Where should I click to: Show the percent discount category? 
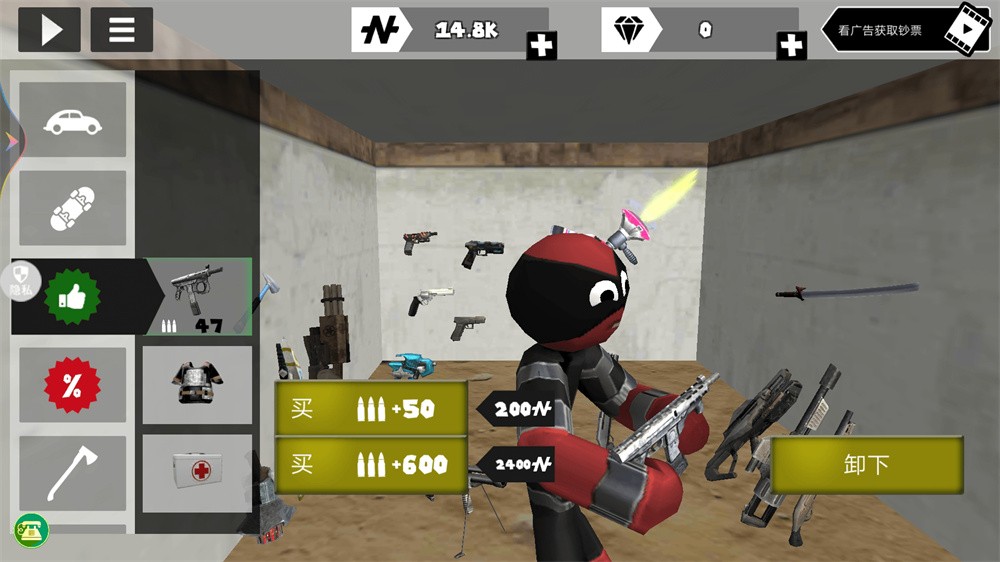click(x=72, y=385)
